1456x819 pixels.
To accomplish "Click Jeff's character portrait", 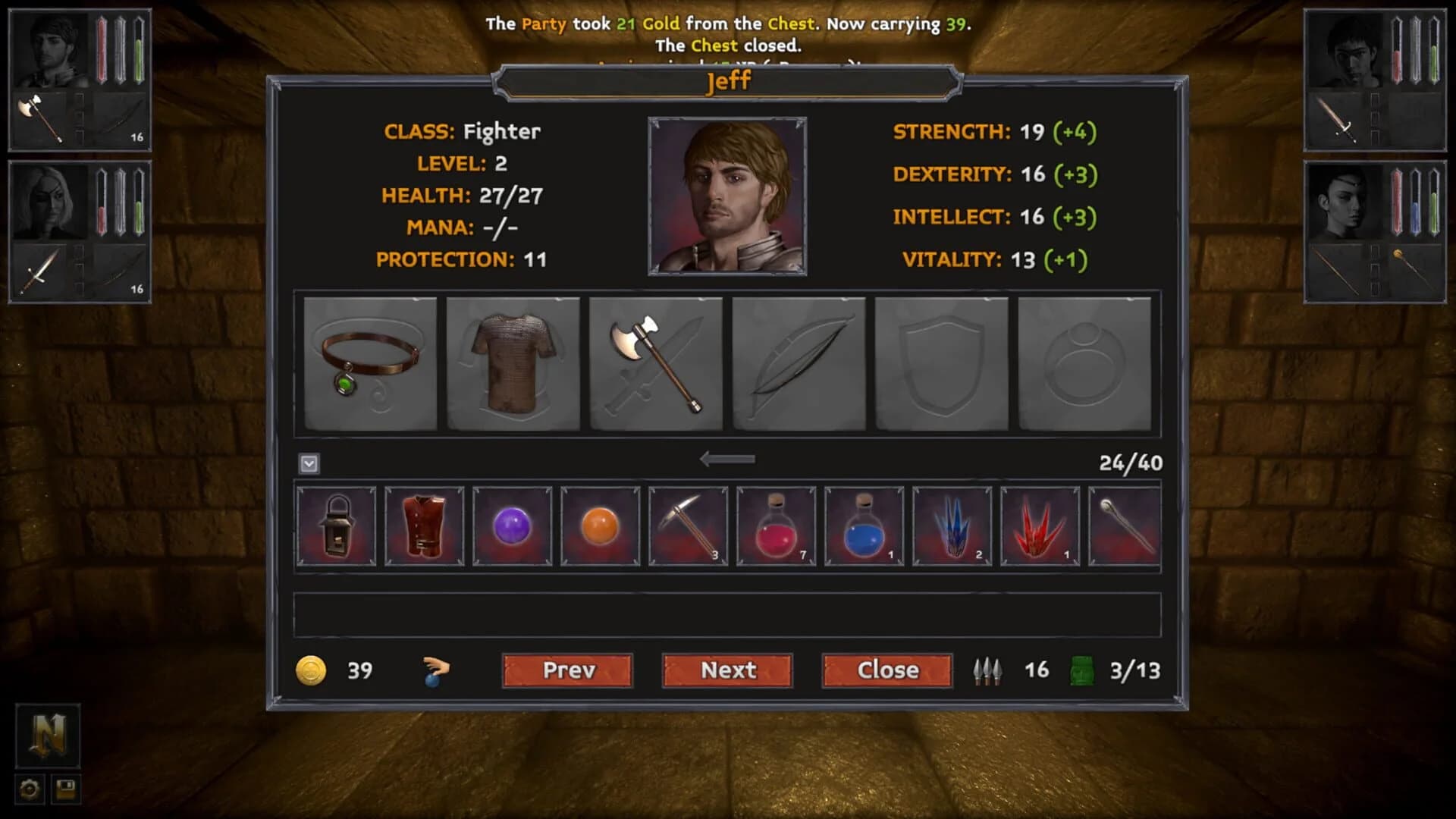I will coord(726,195).
